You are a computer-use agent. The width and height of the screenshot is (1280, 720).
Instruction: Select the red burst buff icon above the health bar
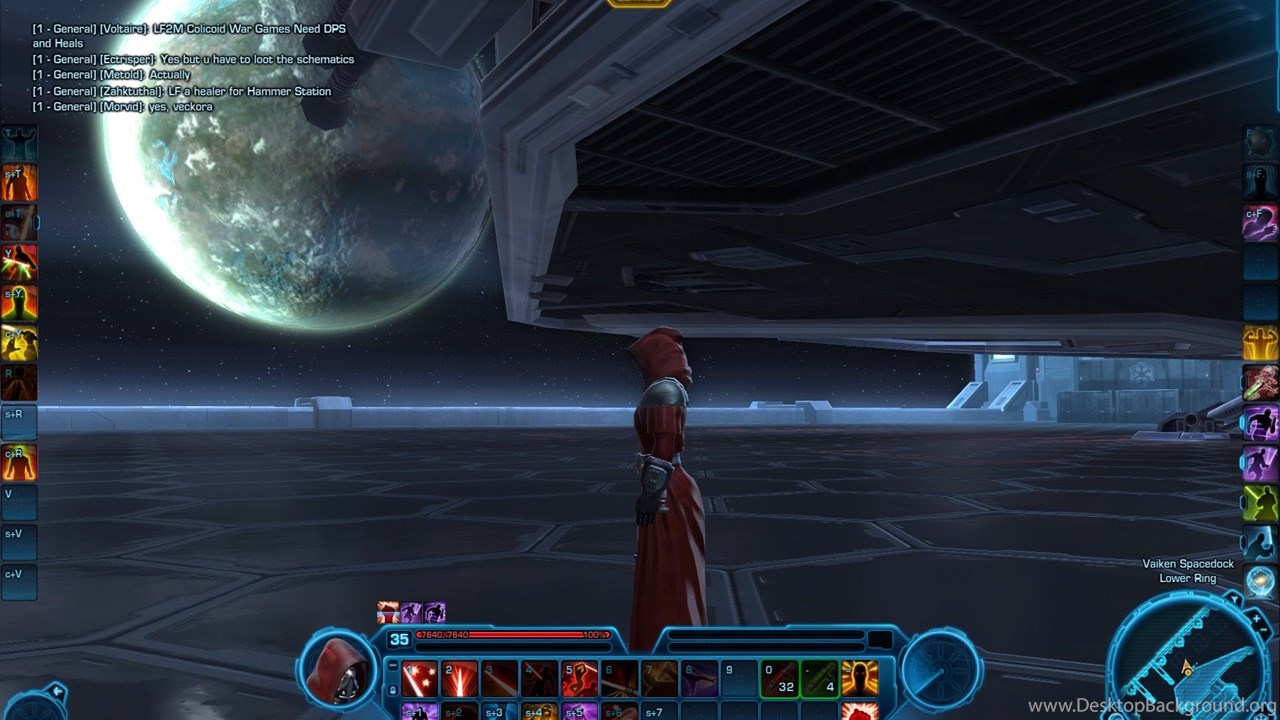(x=388, y=612)
